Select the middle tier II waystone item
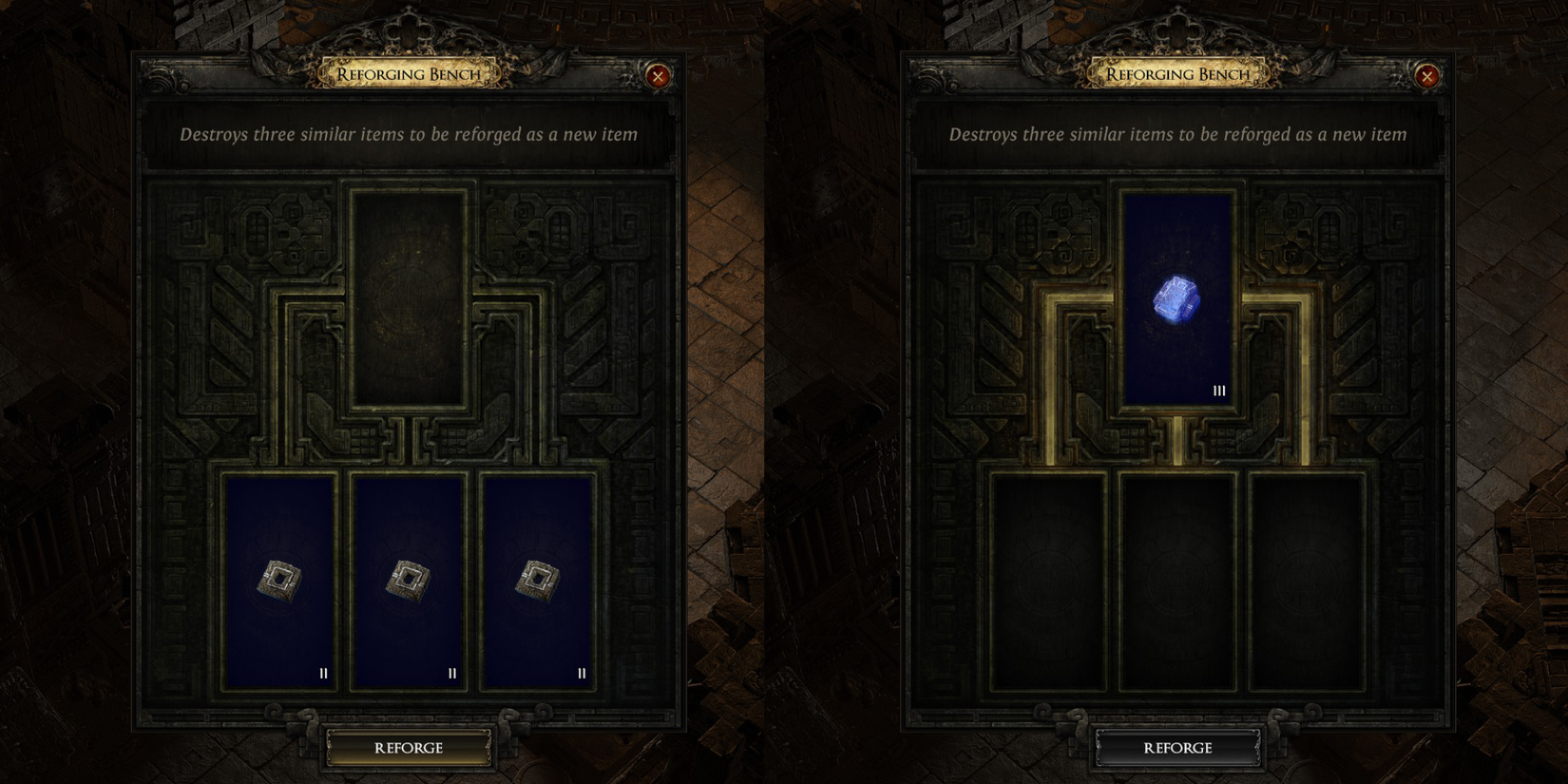This screenshot has width=1568, height=784. pos(409,580)
